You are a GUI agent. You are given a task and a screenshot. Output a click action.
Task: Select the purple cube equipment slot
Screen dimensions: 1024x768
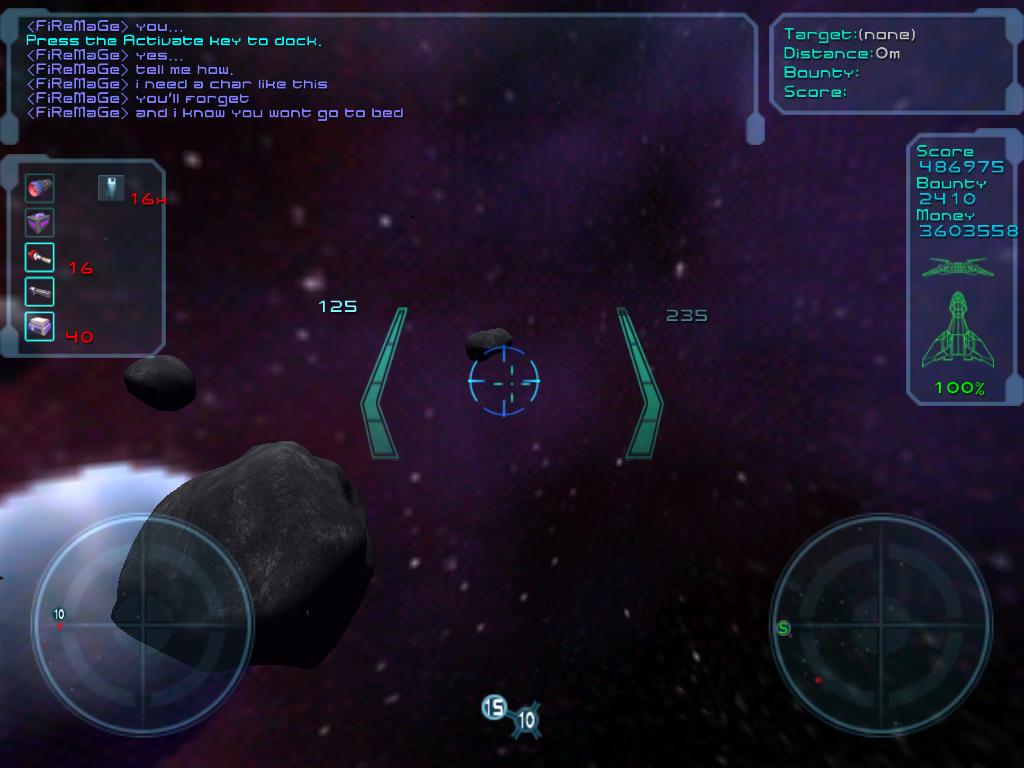(x=40, y=222)
